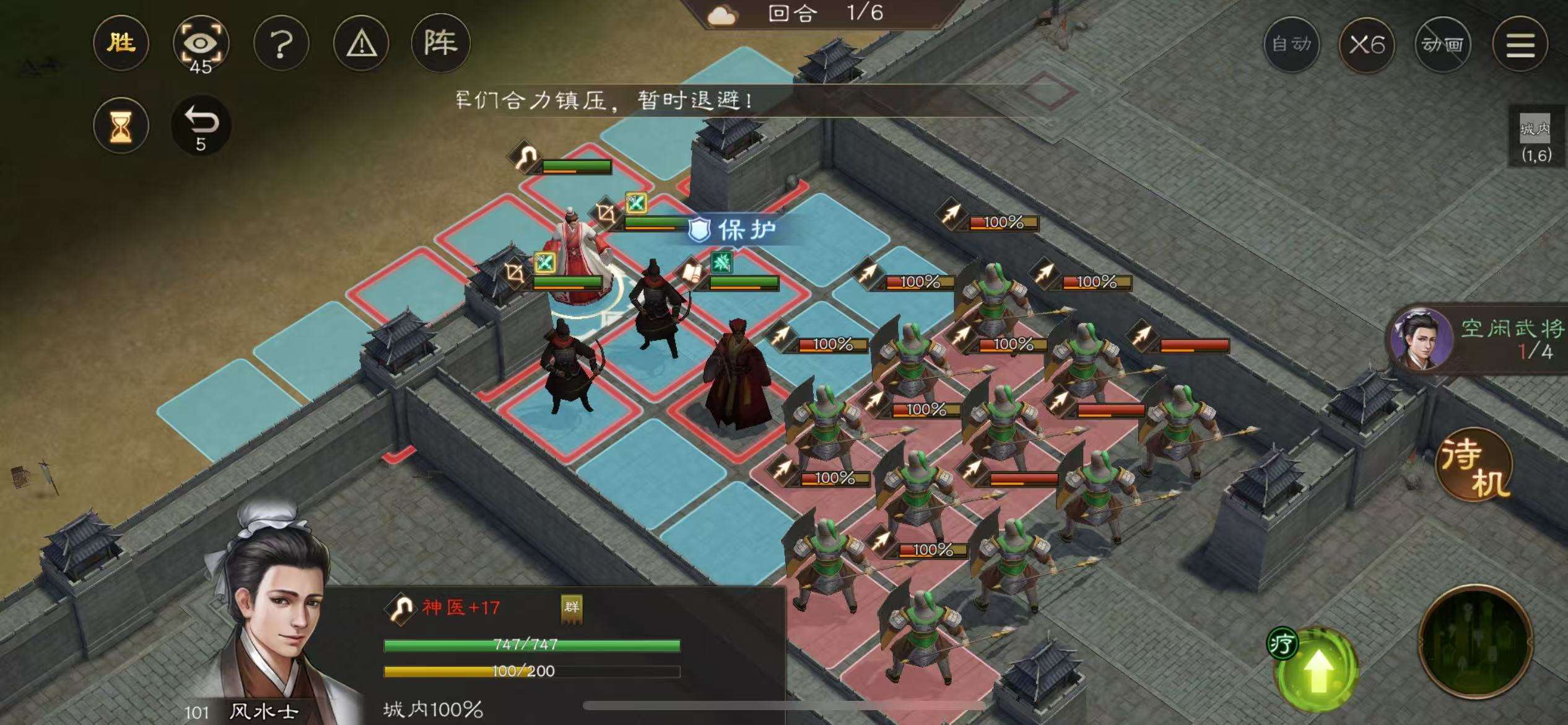Screen dimensions: 1568x725
Task: Open the hamburger main menu
Action: point(1520,45)
